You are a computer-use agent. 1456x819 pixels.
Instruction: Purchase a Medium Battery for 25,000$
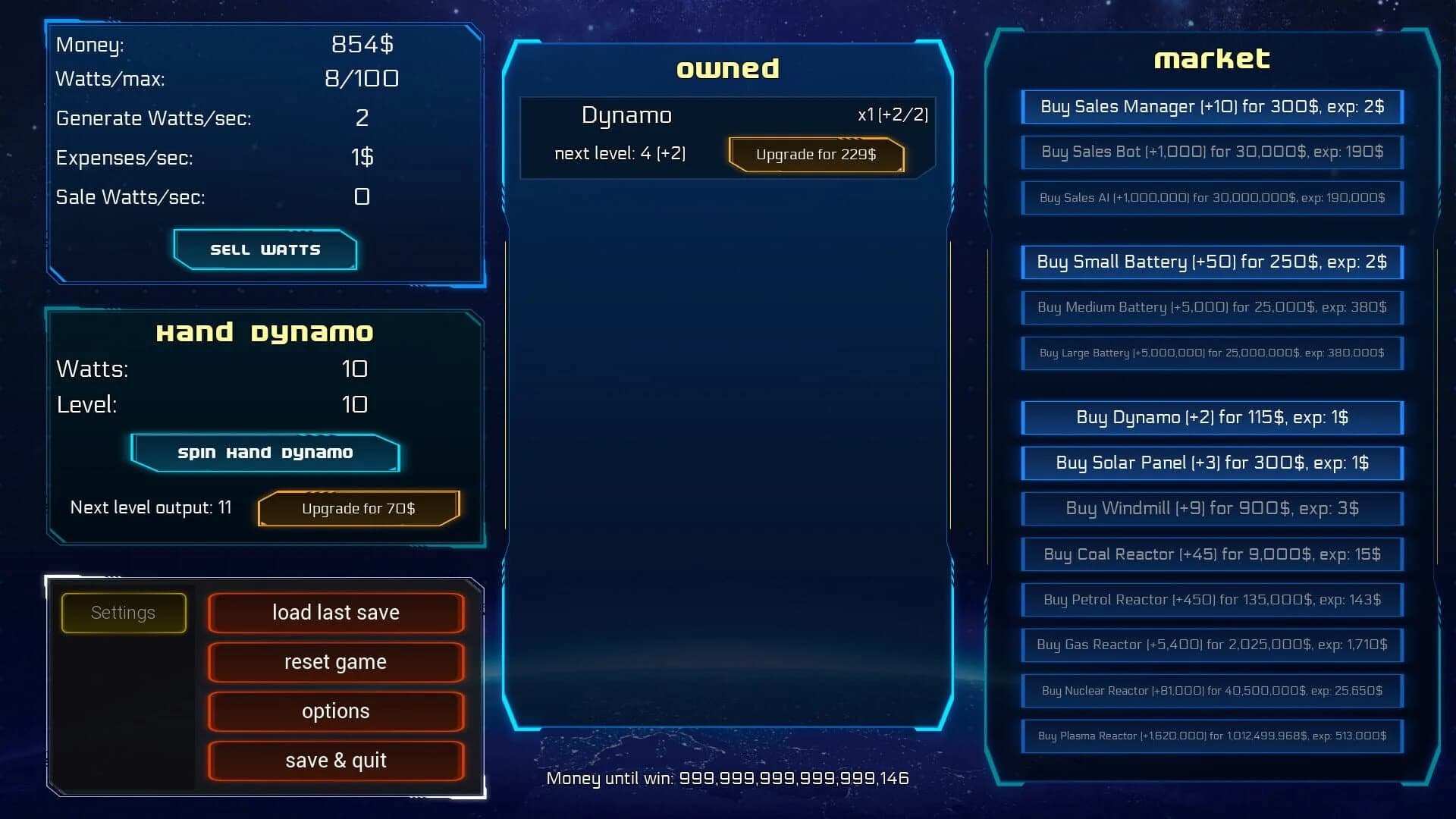[1211, 308]
